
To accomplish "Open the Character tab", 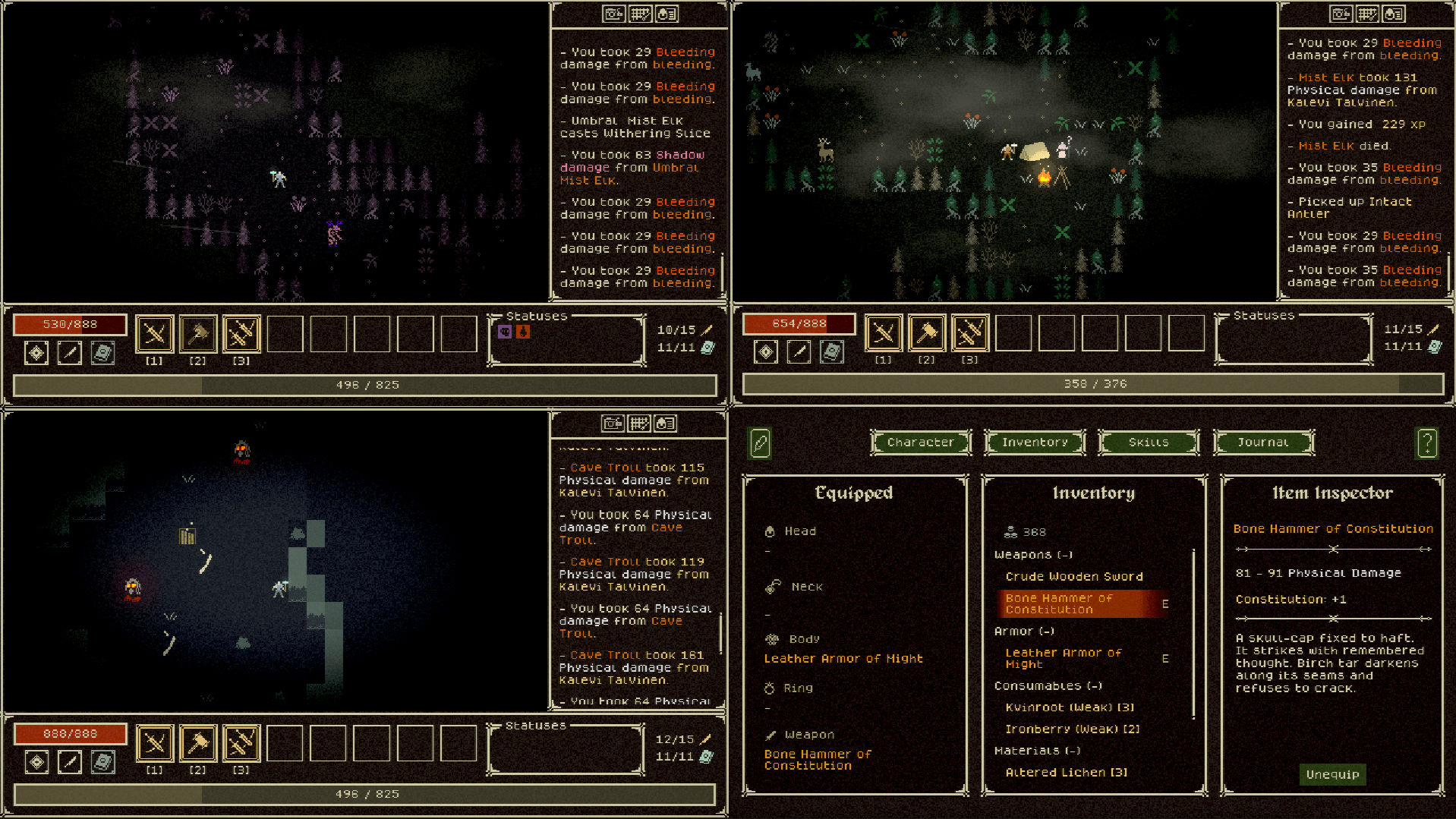I will click(x=920, y=442).
